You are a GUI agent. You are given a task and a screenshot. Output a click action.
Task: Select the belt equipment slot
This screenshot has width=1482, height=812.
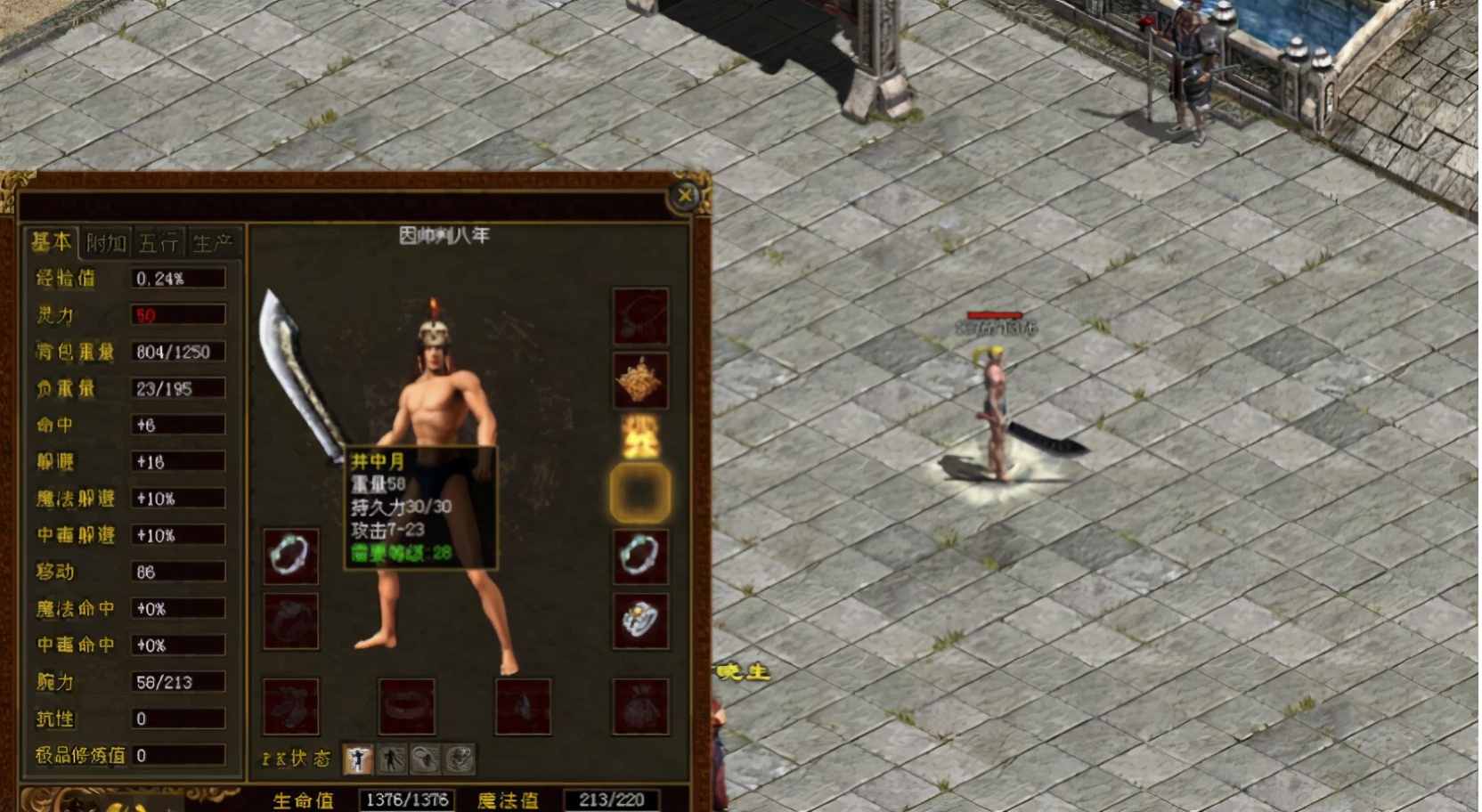pos(407,707)
